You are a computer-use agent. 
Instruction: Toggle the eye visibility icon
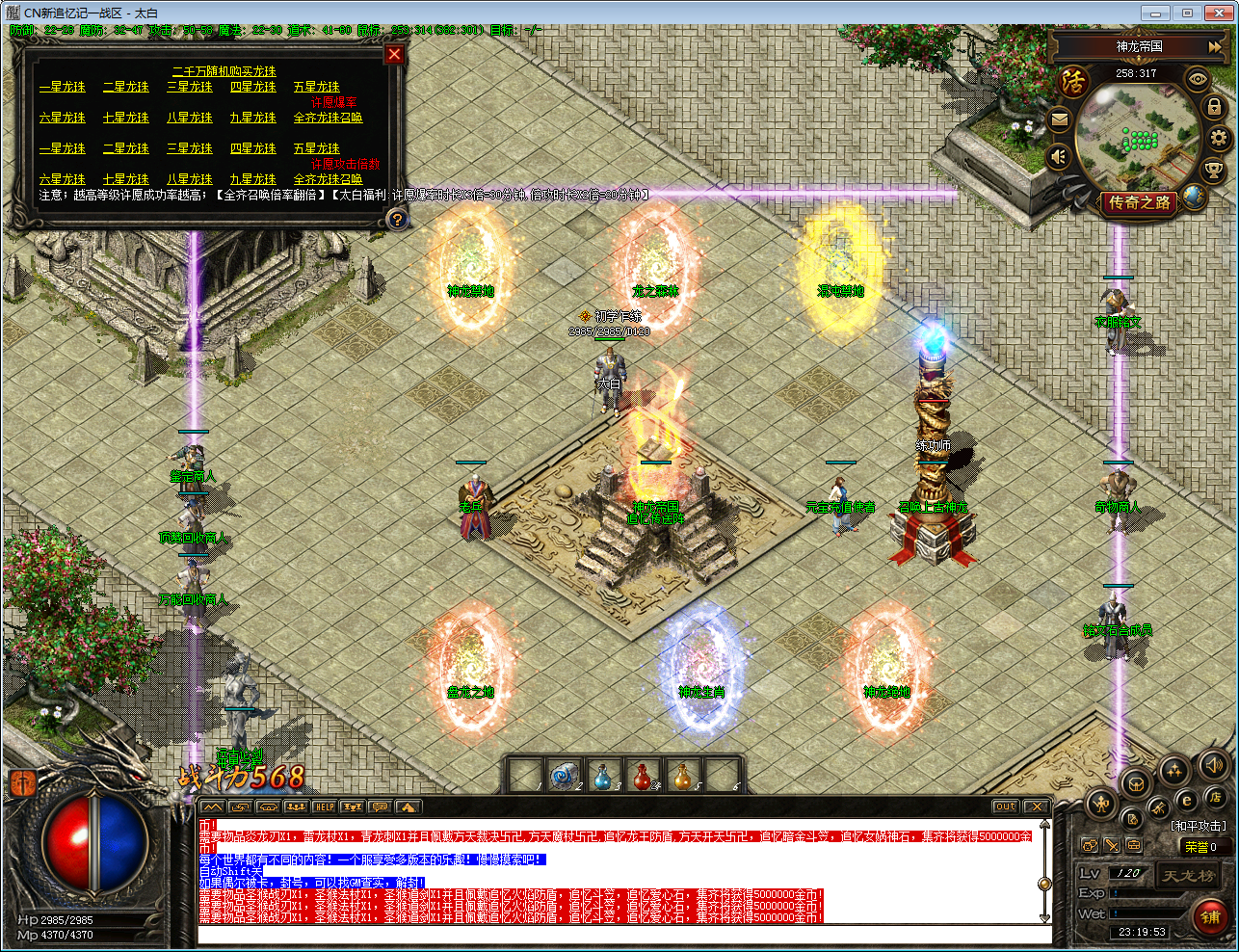1198,79
